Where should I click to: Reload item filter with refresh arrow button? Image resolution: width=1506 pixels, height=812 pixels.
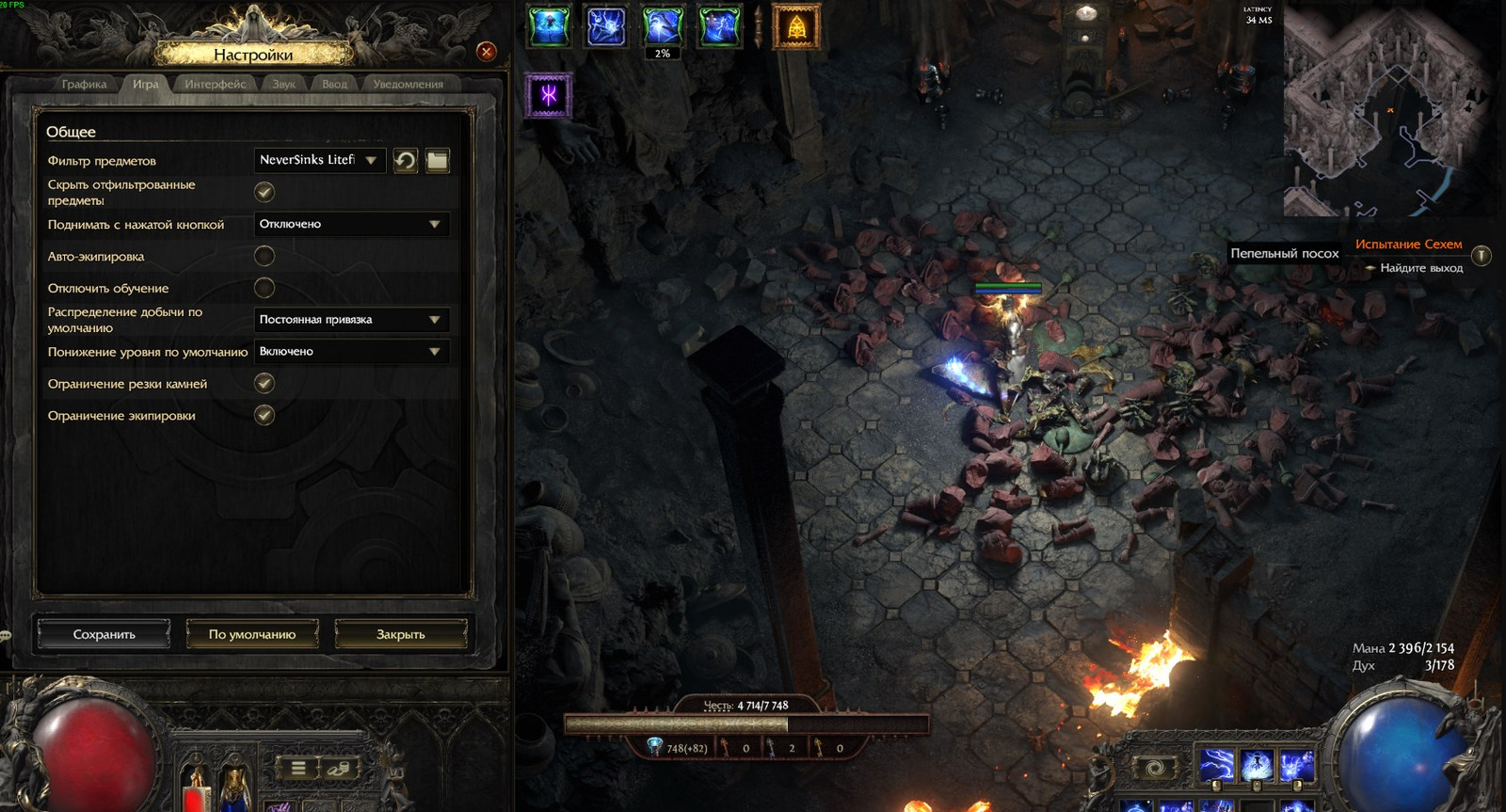tap(406, 161)
